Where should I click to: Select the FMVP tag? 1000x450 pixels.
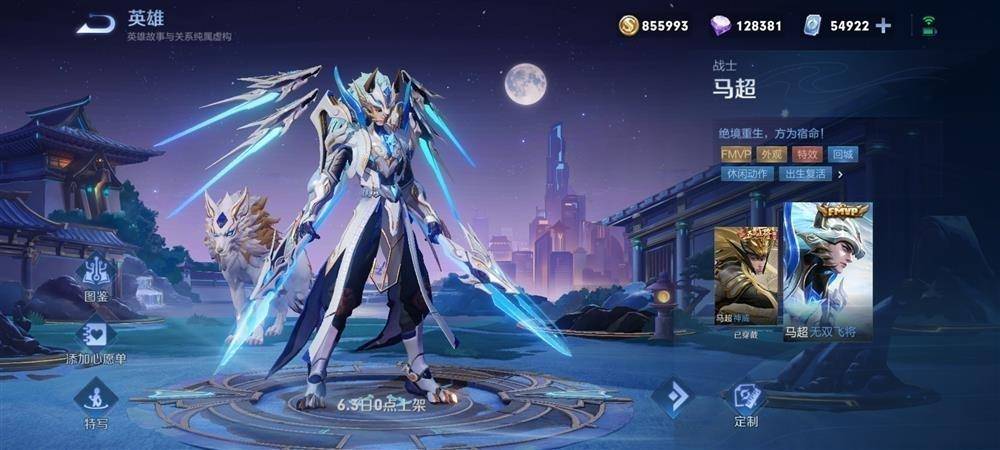point(735,154)
